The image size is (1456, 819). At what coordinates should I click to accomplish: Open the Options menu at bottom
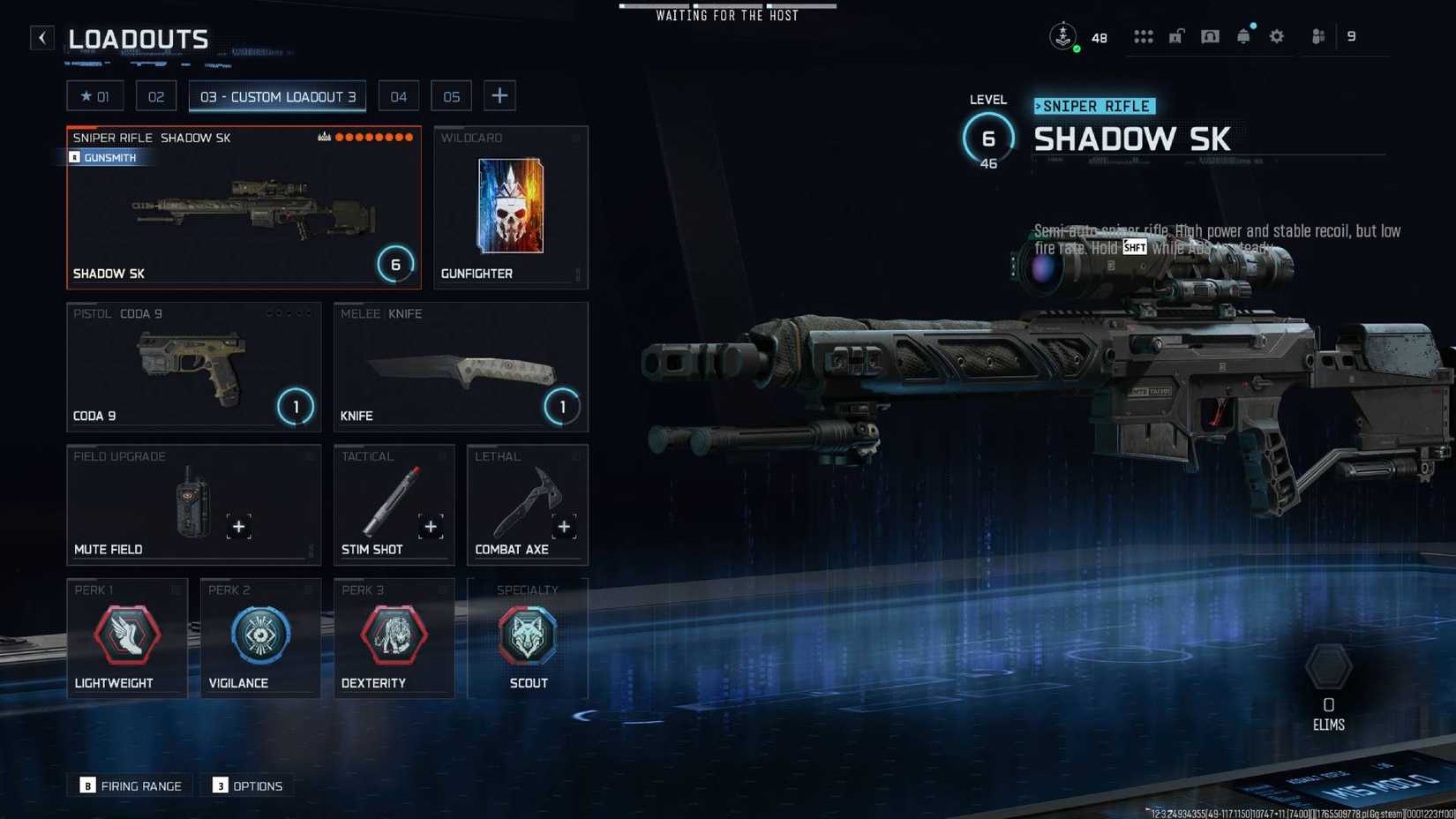[247, 785]
